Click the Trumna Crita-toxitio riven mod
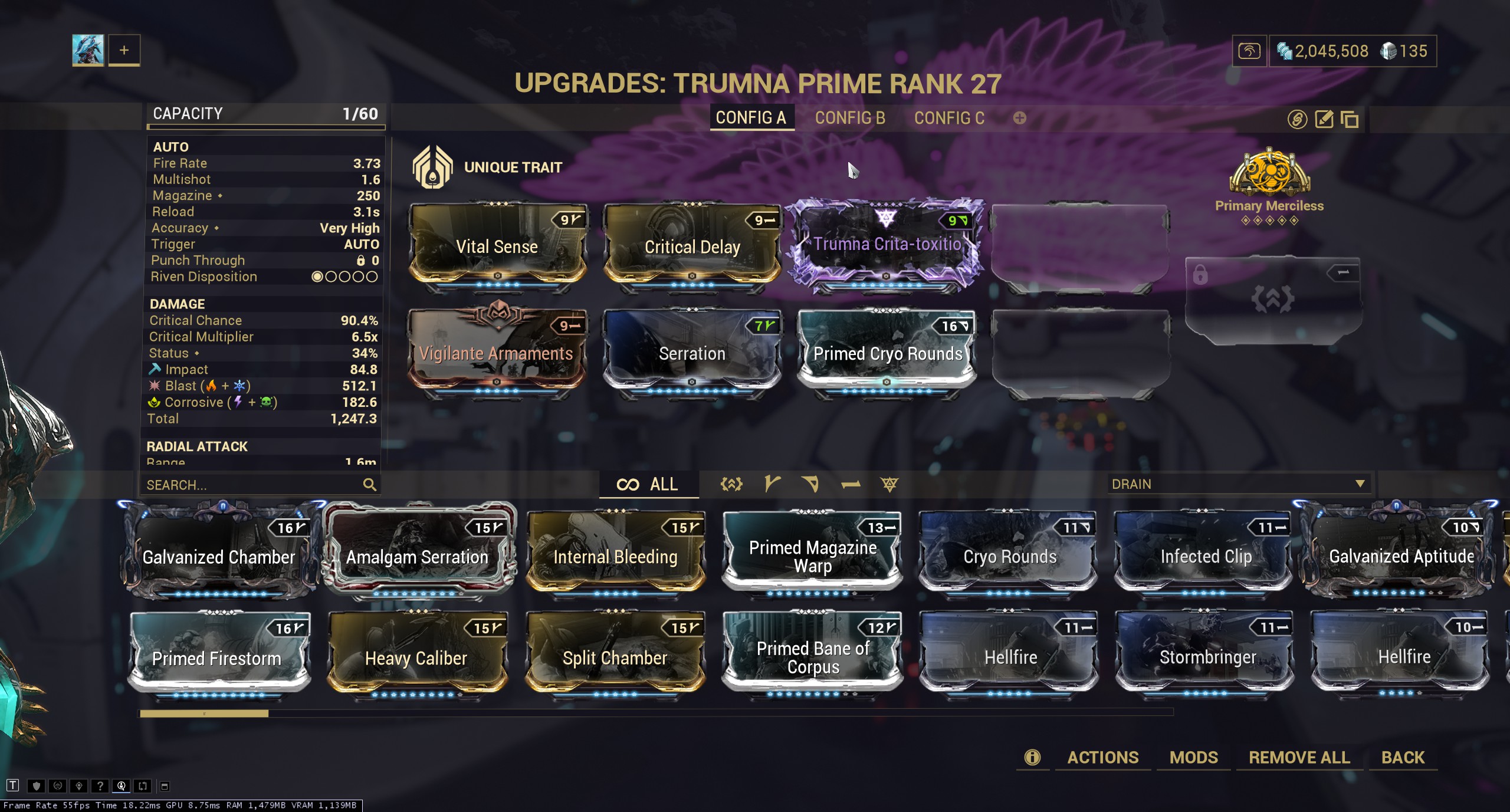The width and height of the screenshot is (1510, 812). [887, 245]
